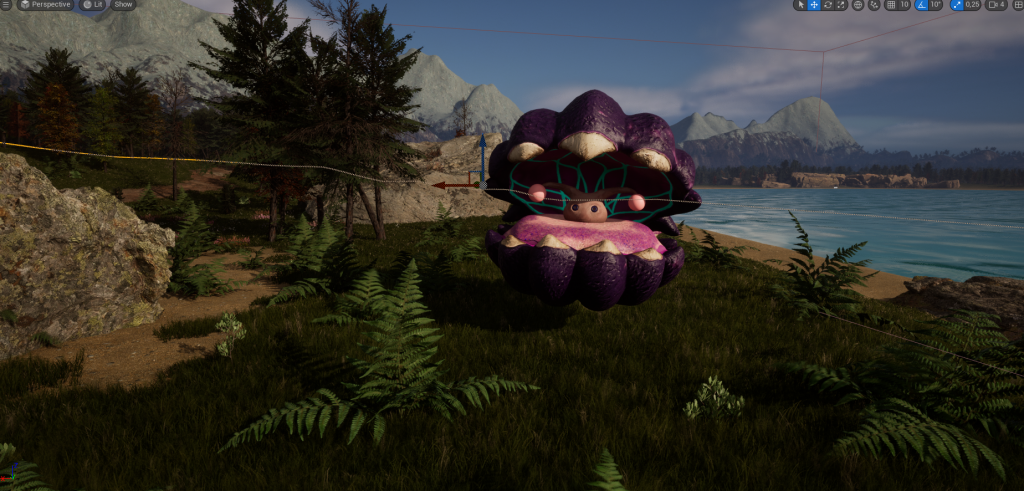Viewport: 1024px width, 491px height.
Task: Open the Show flags menu
Action: 123,4
